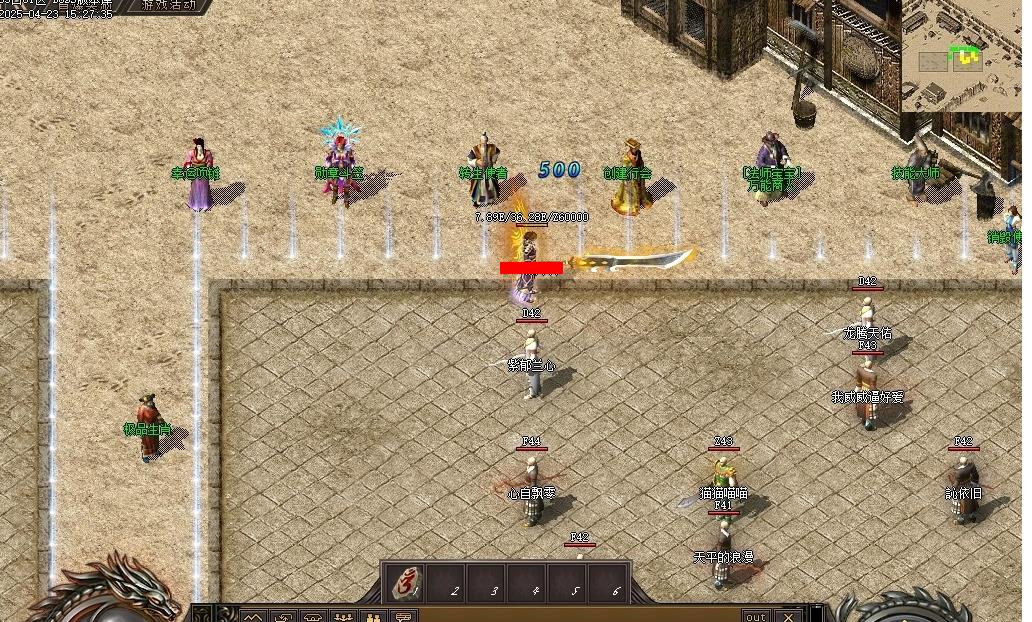
Task: Open the 游戏活动 game events tab
Action: point(169,5)
